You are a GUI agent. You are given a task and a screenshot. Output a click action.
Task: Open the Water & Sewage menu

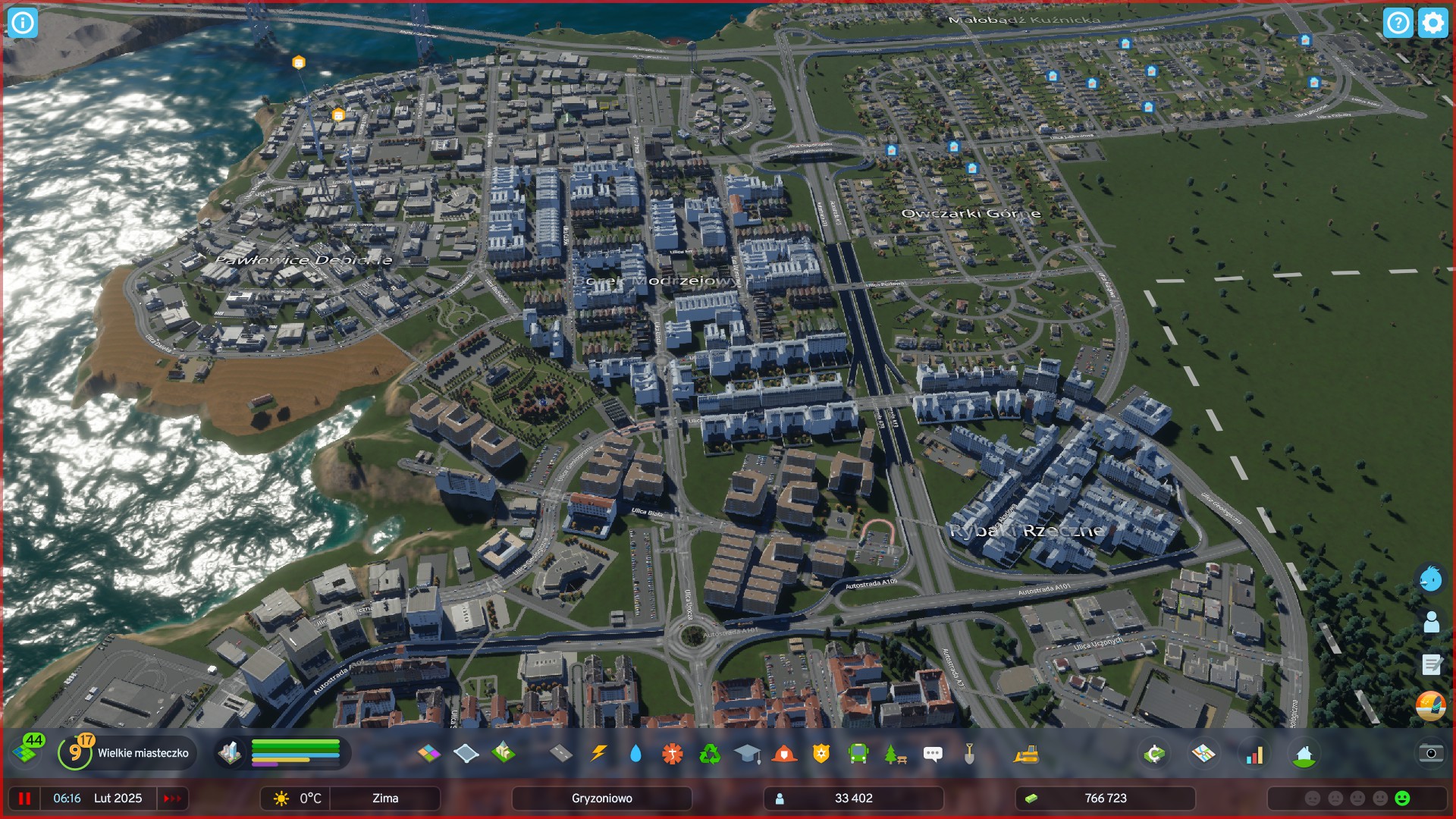635,753
